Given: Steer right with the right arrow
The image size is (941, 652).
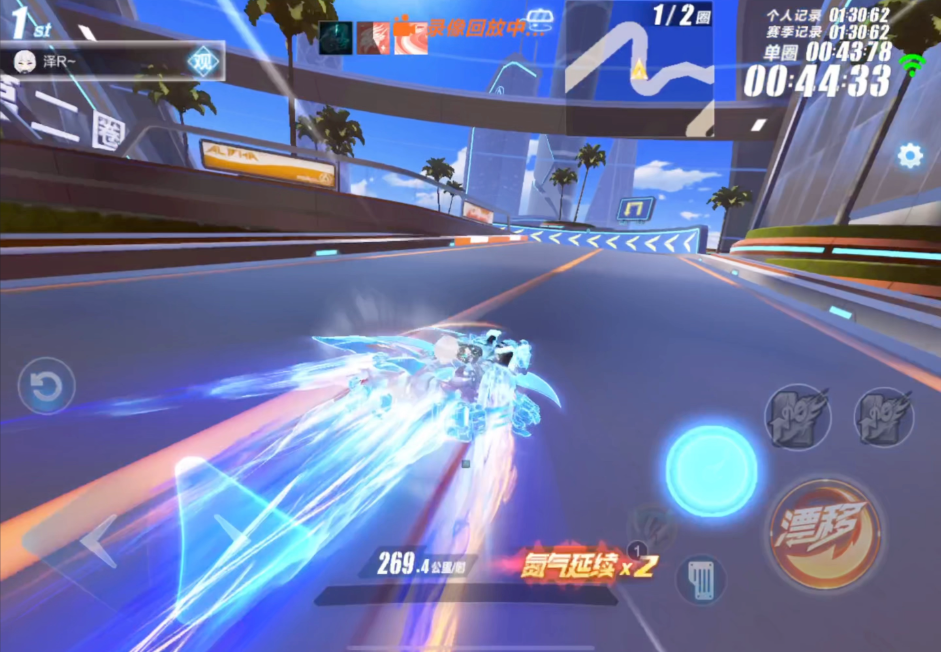Looking at the screenshot, I should (231, 530).
